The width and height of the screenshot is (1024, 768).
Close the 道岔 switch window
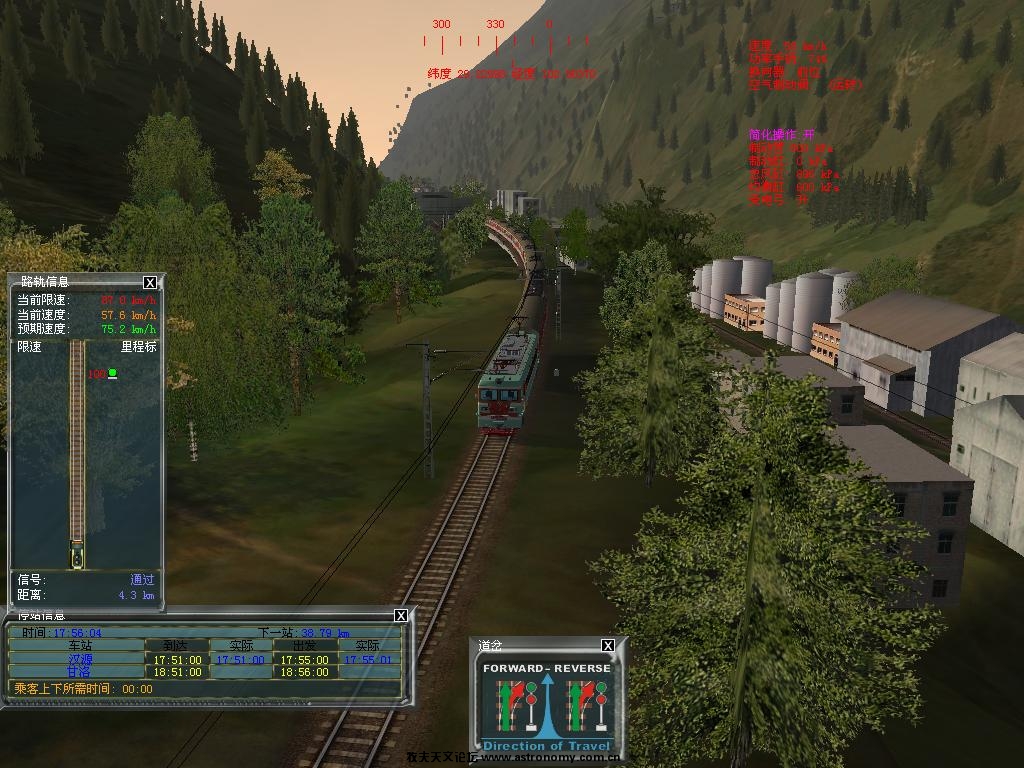click(x=607, y=646)
